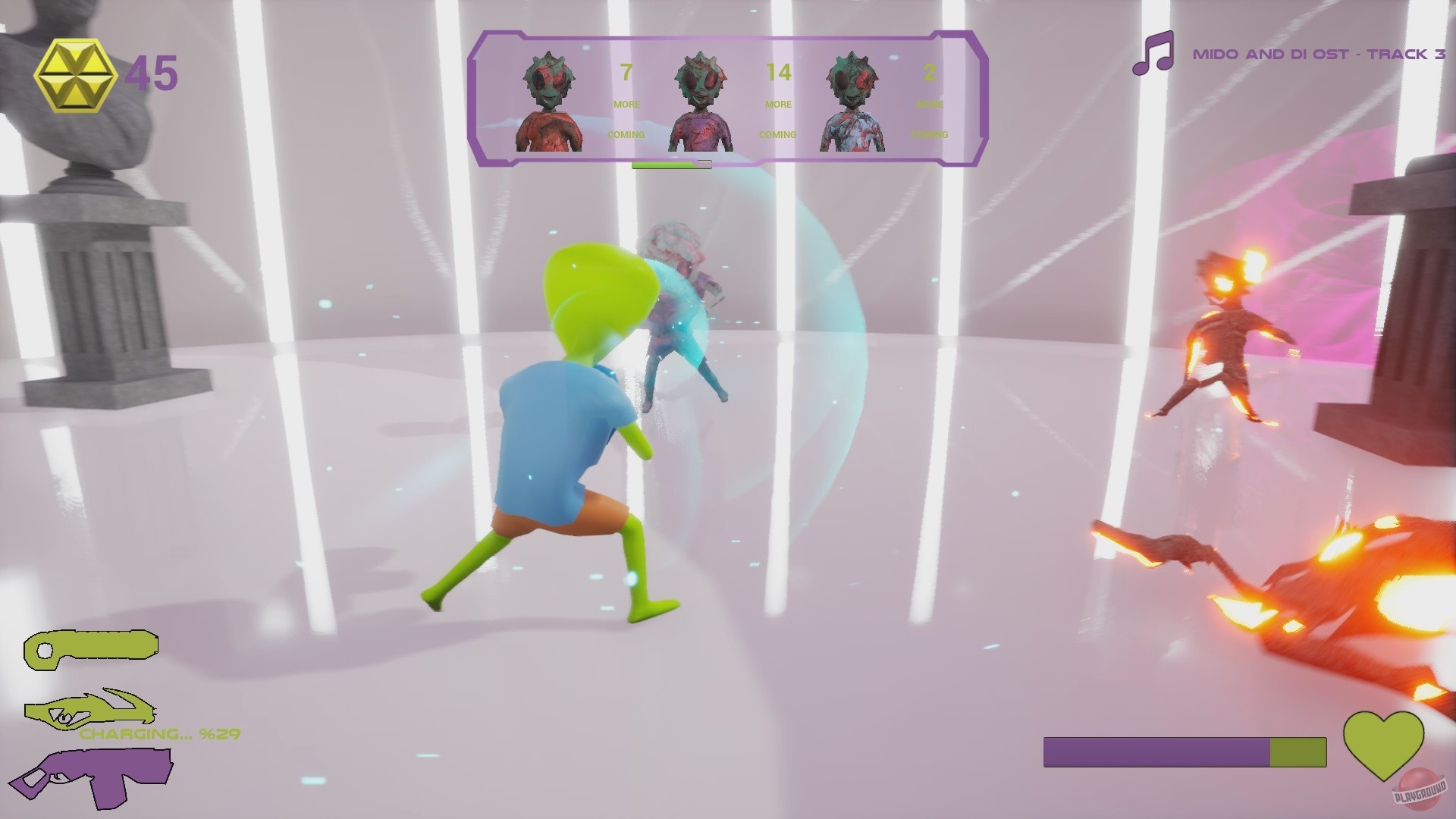Viewport: 1456px width, 819px height.
Task: Select the MIDO AND DI OST - TRACK 3 label
Action: pyautogui.click(x=1319, y=55)
